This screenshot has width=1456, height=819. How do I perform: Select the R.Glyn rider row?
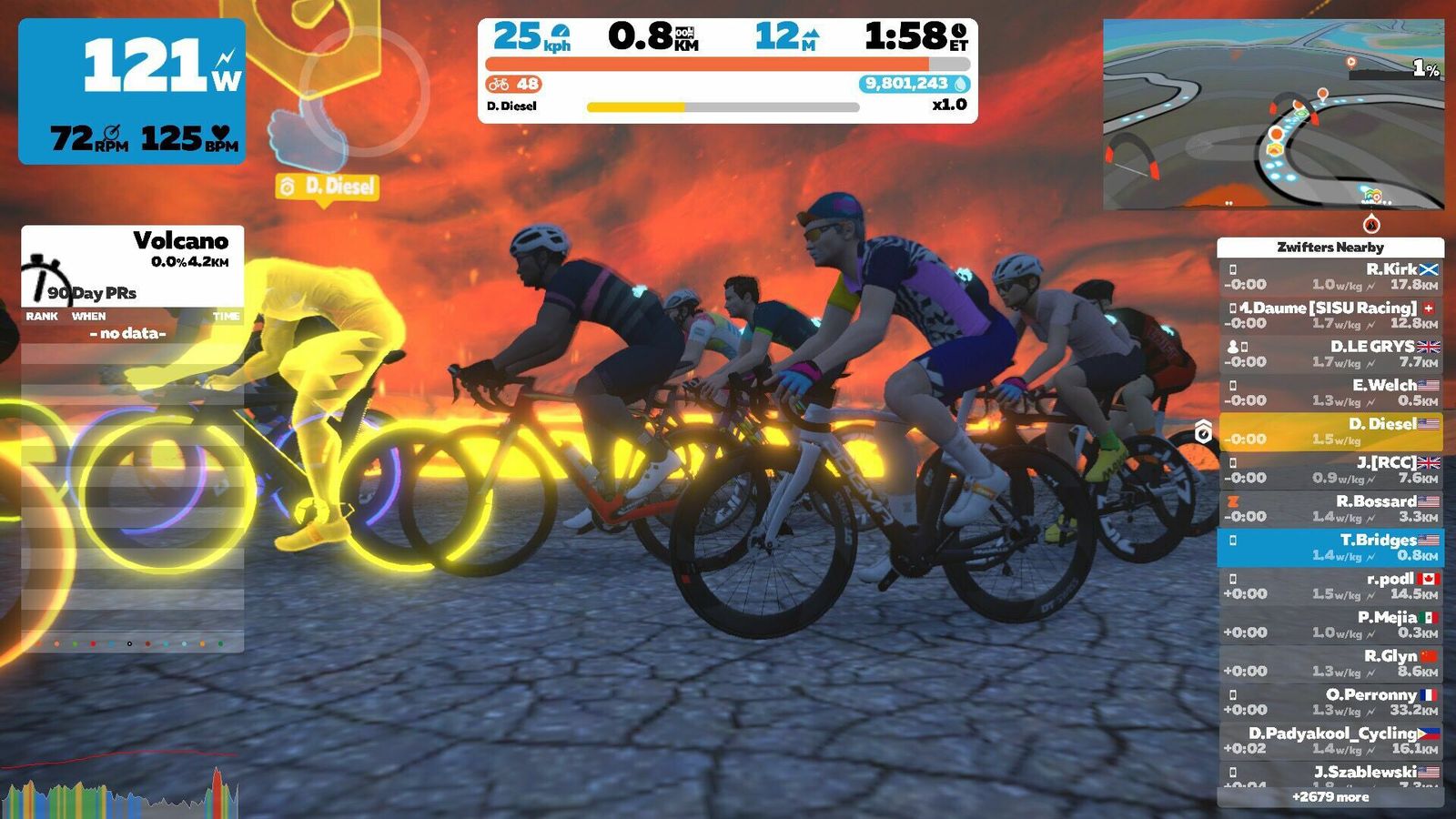click(x=1330, y=663)
